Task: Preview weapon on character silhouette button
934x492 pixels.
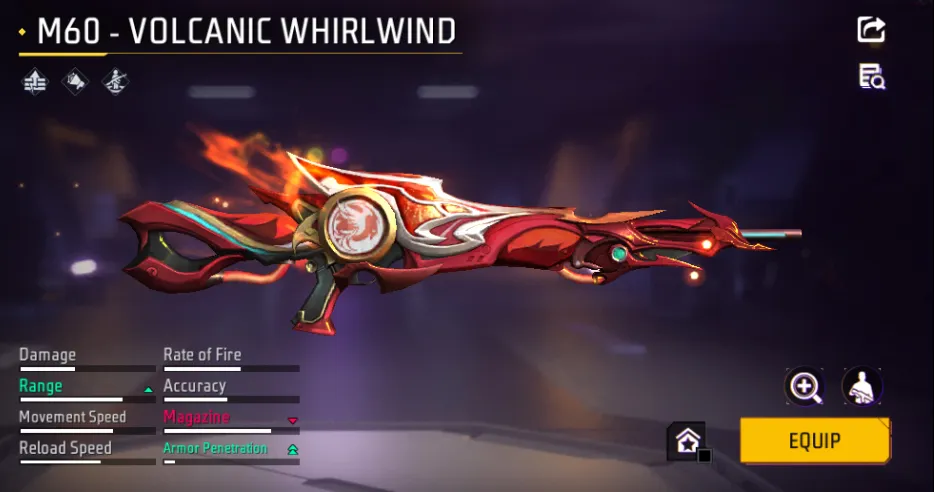Action: point(861,386)
